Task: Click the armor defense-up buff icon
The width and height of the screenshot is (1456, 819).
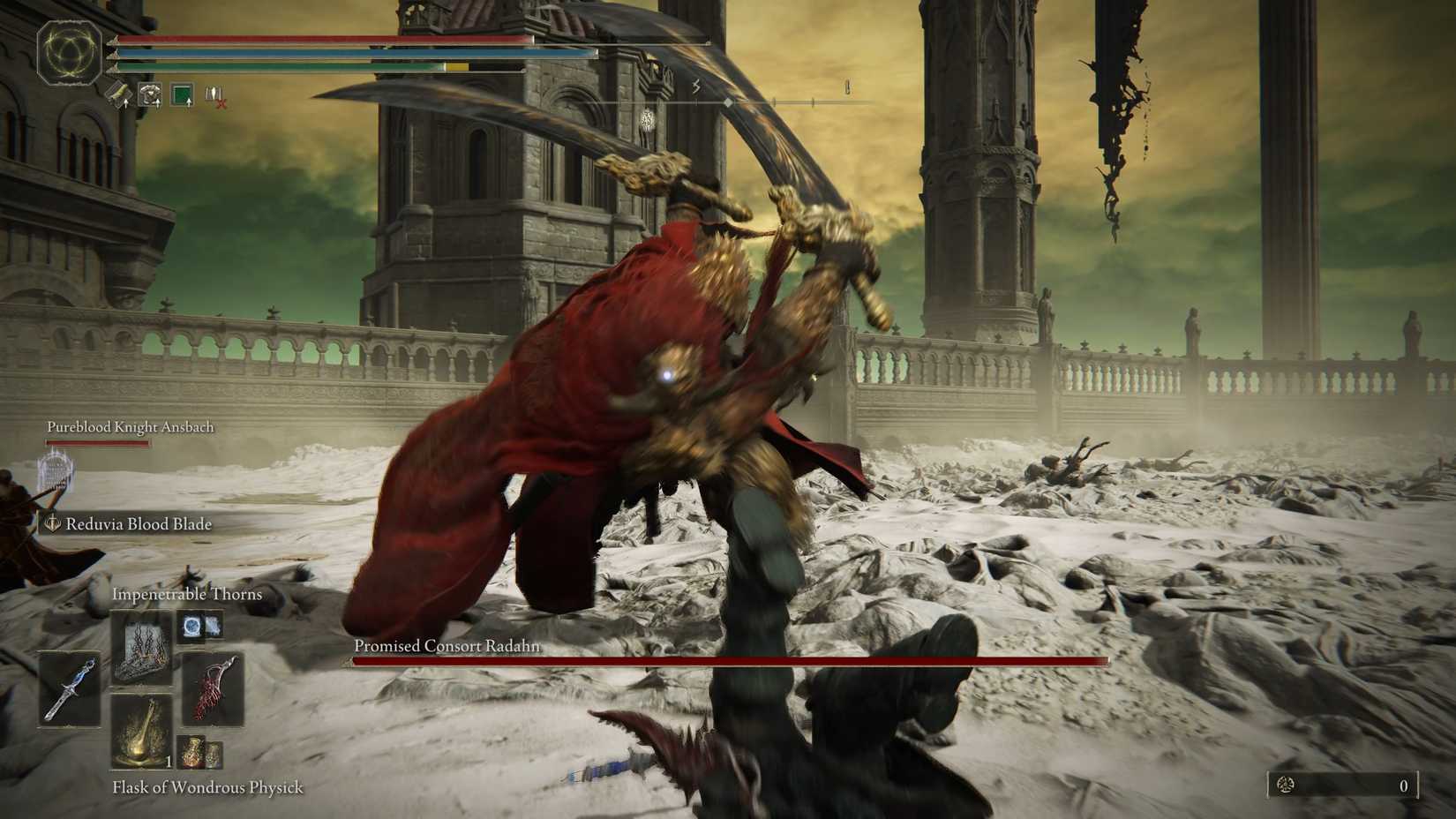Action: tap(151, 93)
